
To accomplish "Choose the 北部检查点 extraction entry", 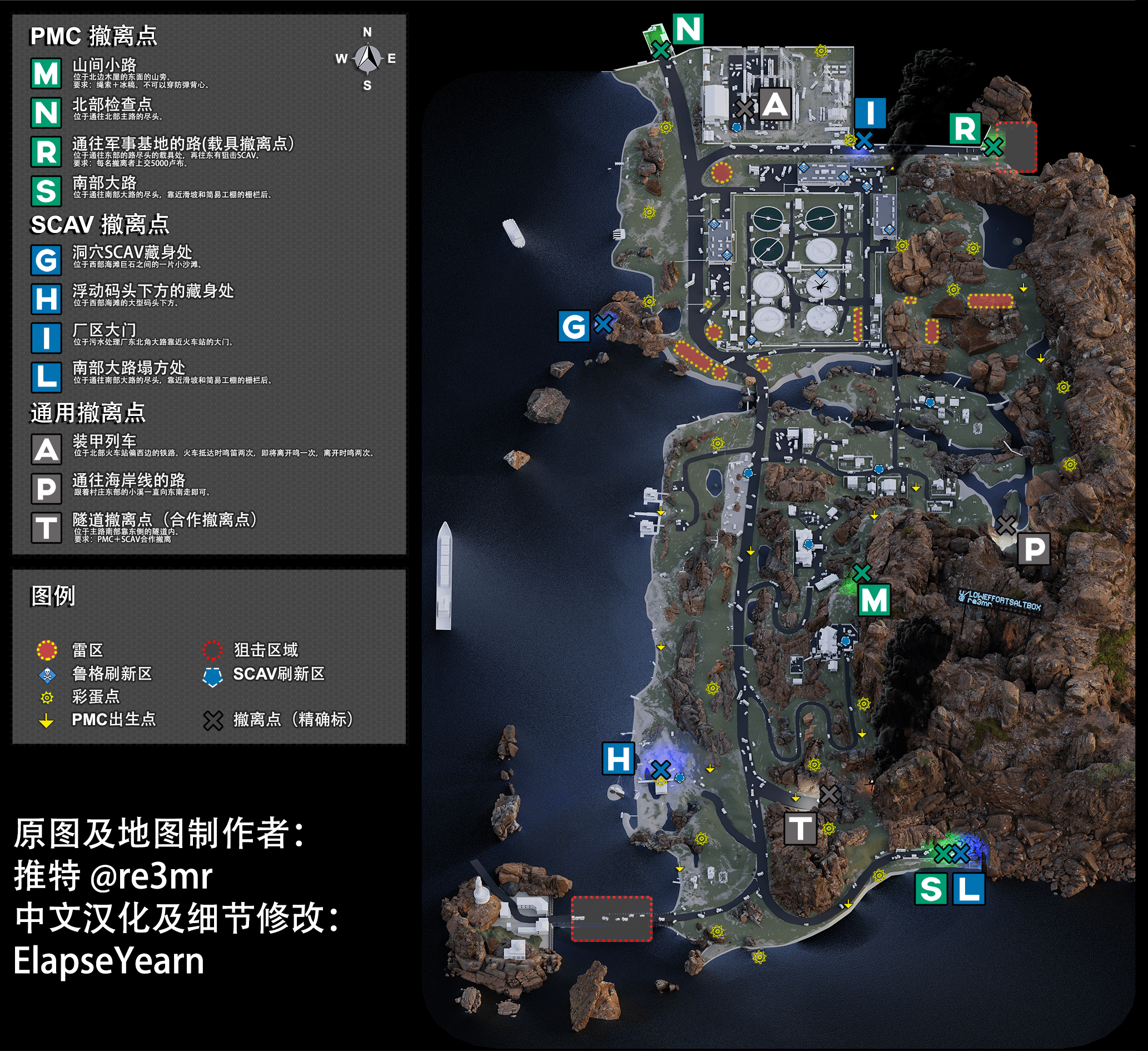I will (112, 105).
